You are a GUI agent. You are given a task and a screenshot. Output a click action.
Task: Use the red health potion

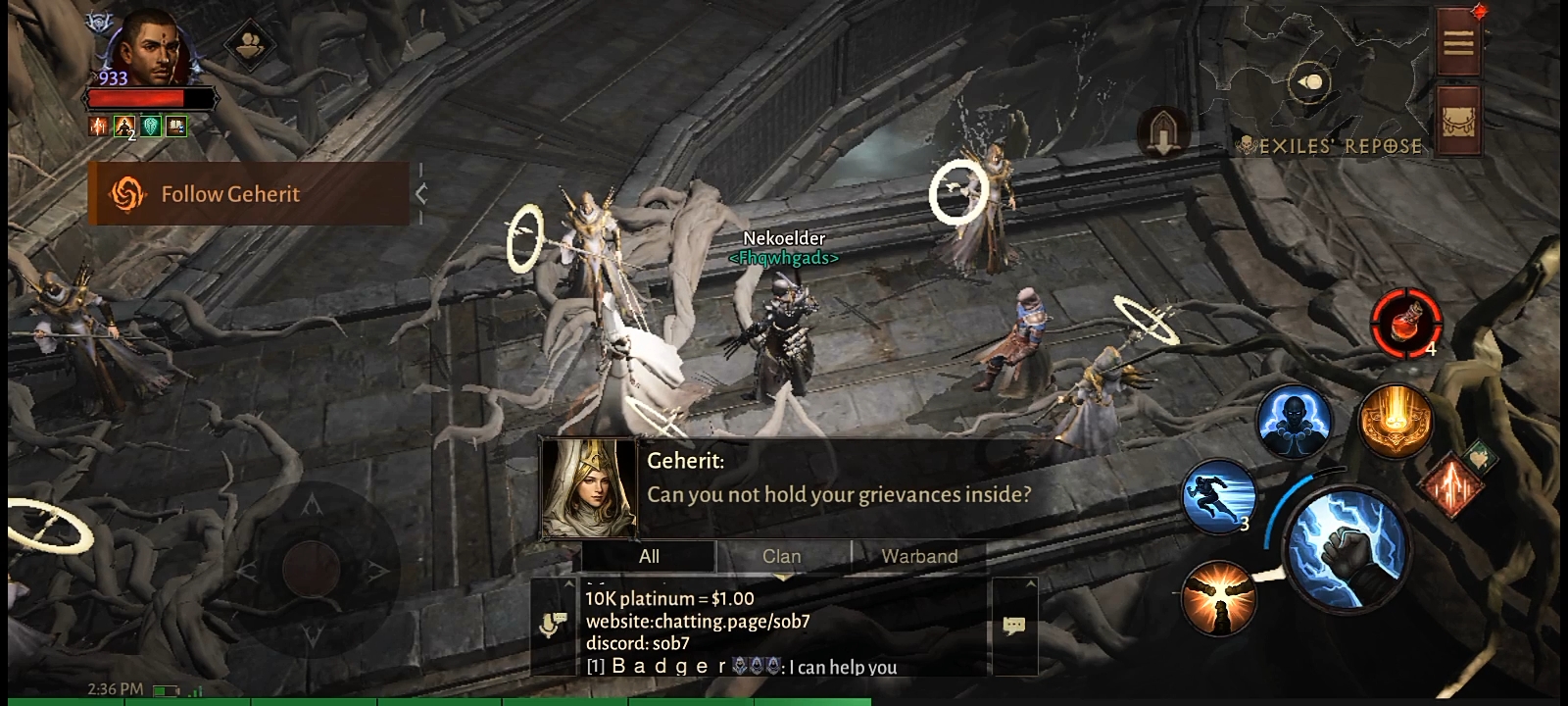[x=1406, y=323]
